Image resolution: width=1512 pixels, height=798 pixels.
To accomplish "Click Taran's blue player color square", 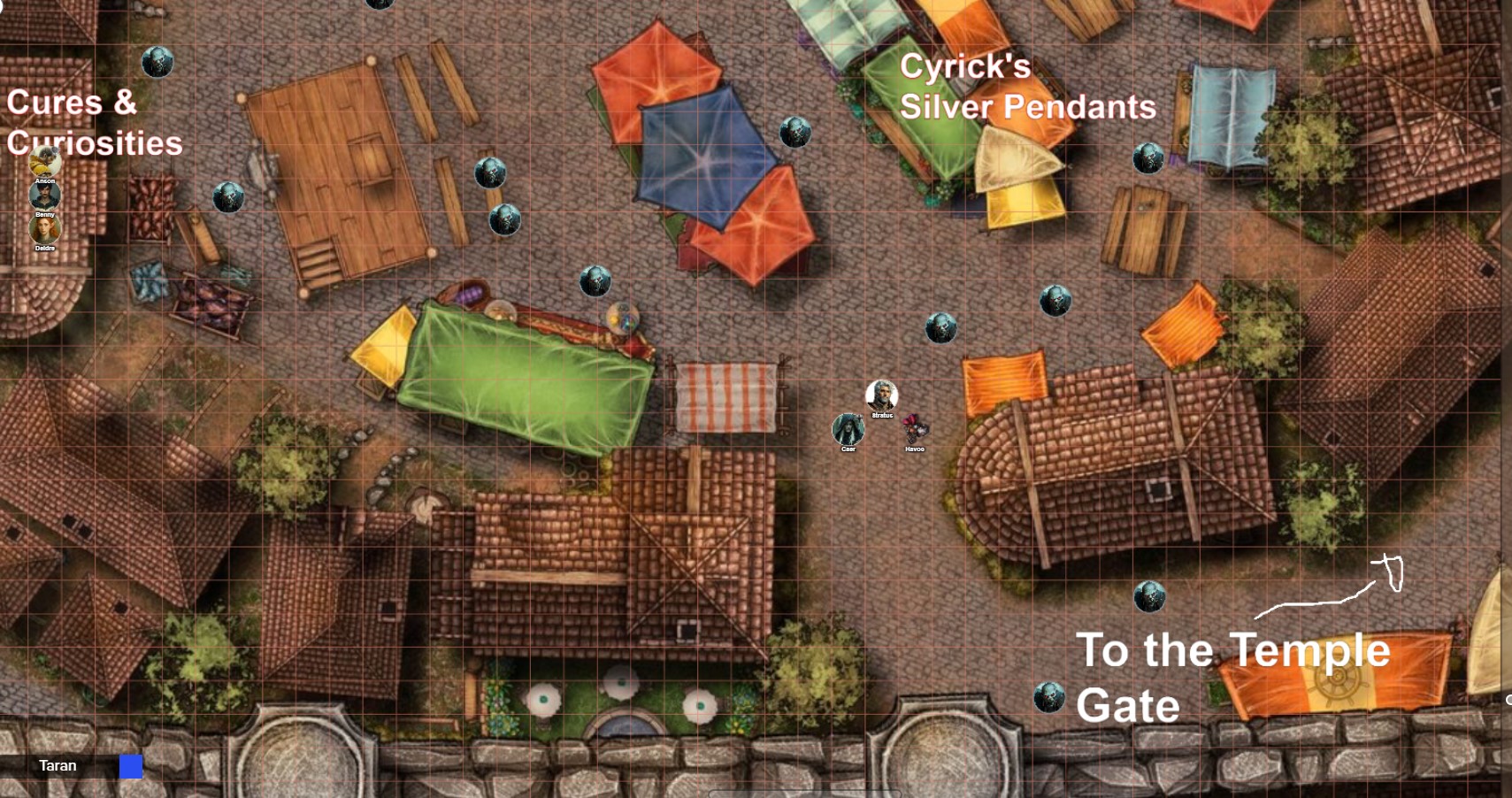I will [131, 766].
